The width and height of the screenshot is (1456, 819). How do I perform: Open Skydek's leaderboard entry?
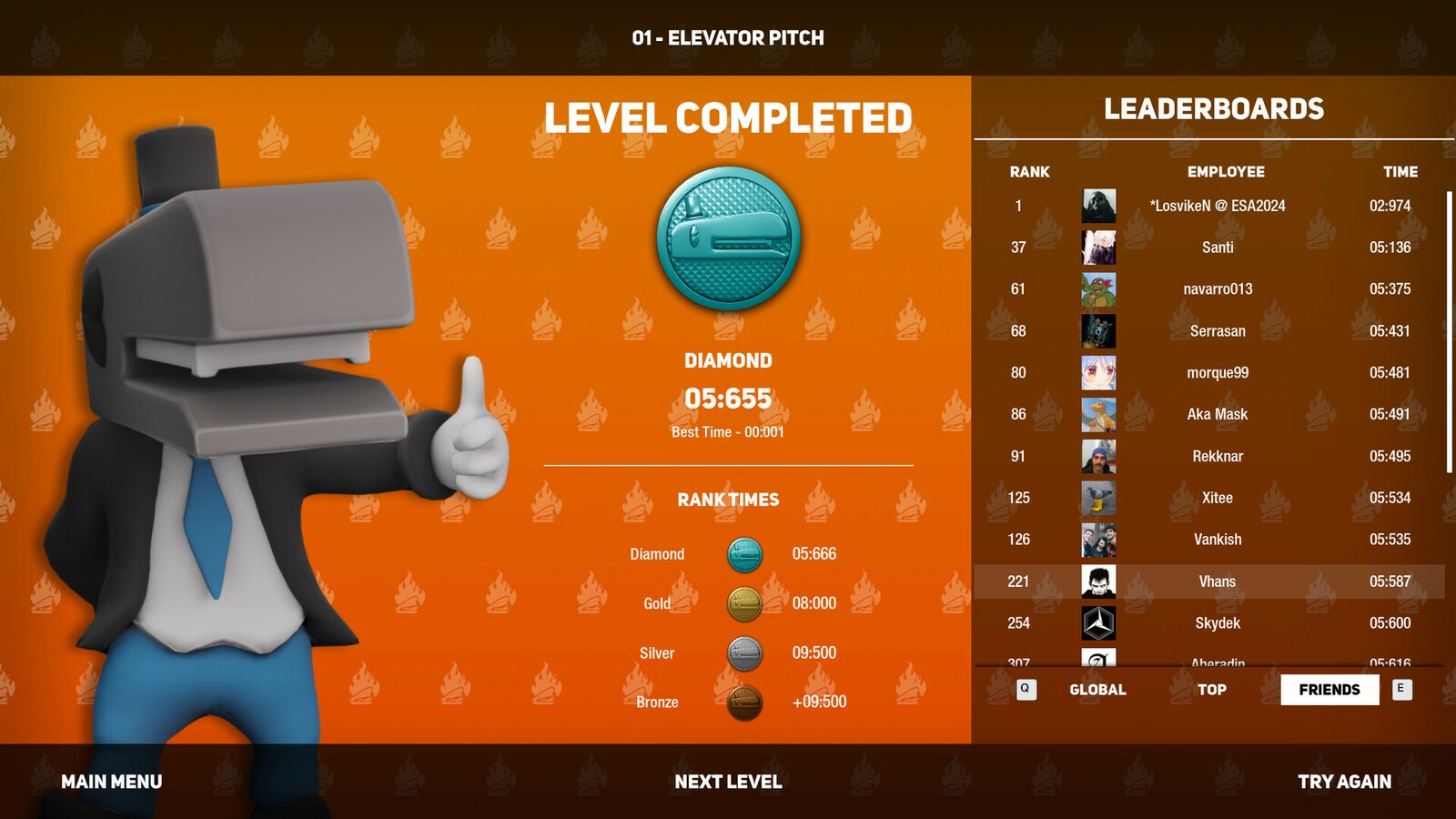tap(1217, 623)
